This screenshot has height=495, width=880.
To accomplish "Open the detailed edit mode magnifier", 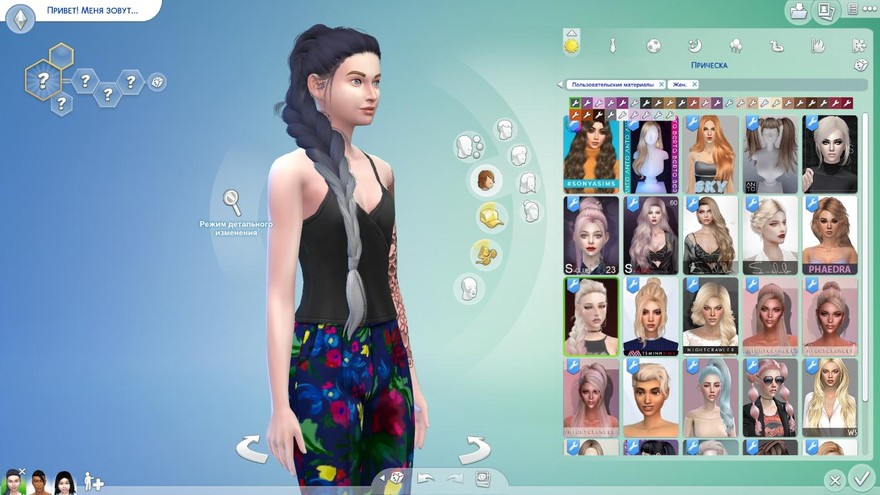I will pos(233,203).
